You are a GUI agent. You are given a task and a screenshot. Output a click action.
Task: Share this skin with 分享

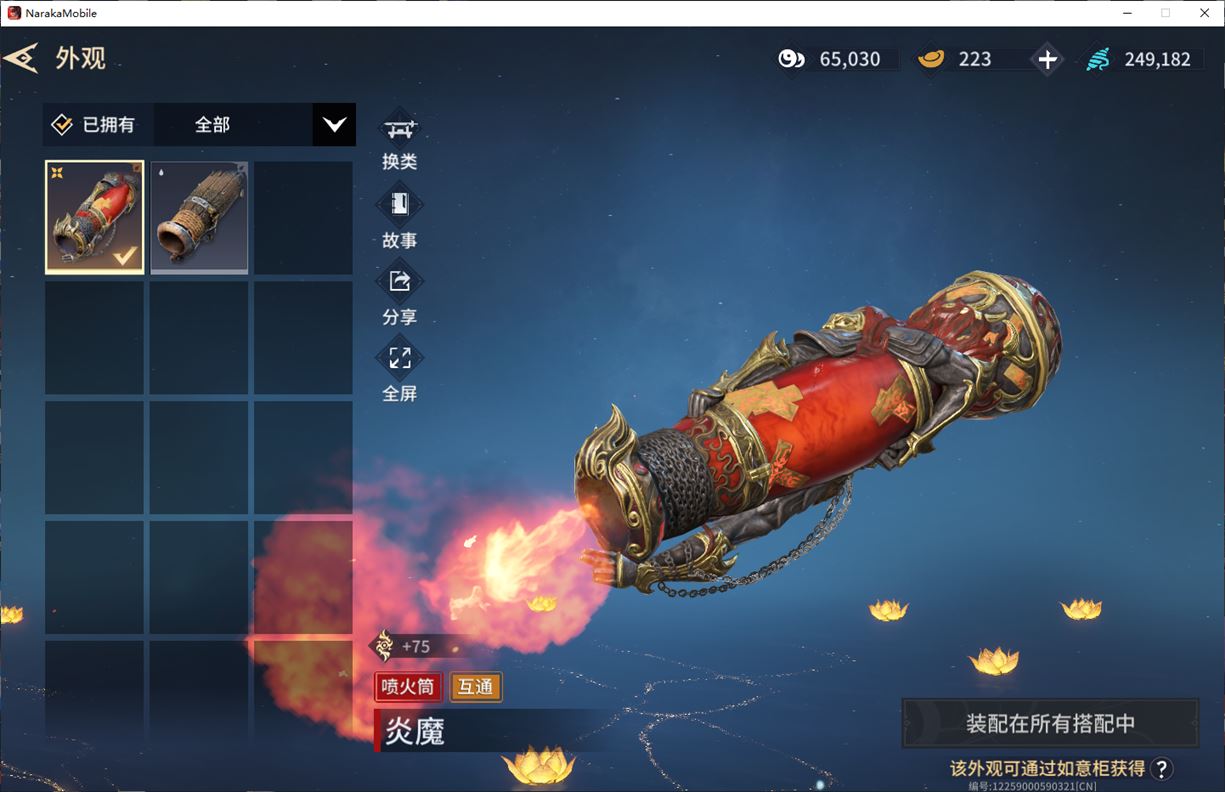pos(400,296)
